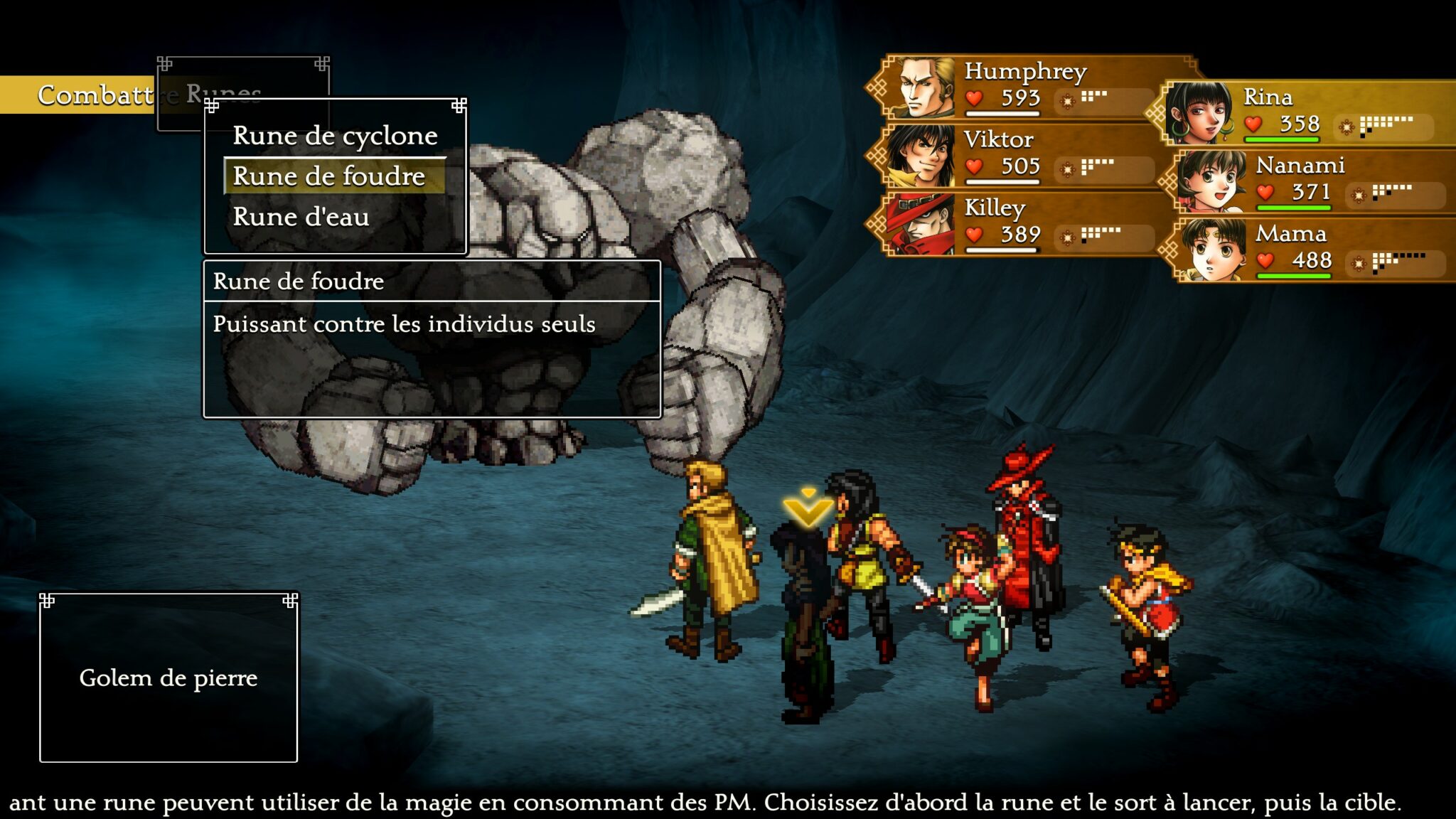Pick Rune d'eau in the rune menu
The height and width of the screenshot is (819, 1456).
click(x=301, y=217)
